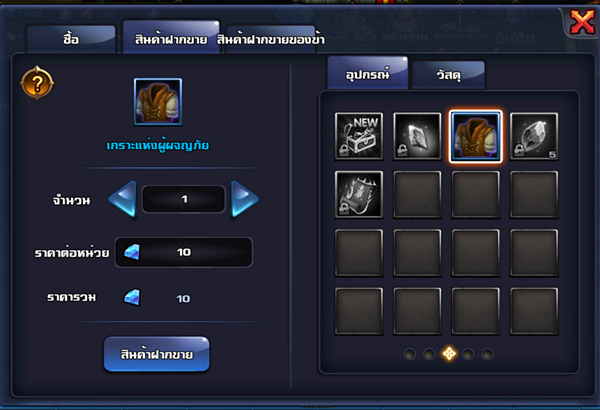
Task: Confirm with the สินค้าฝากขาย button
Action: [x=156, y=353]
